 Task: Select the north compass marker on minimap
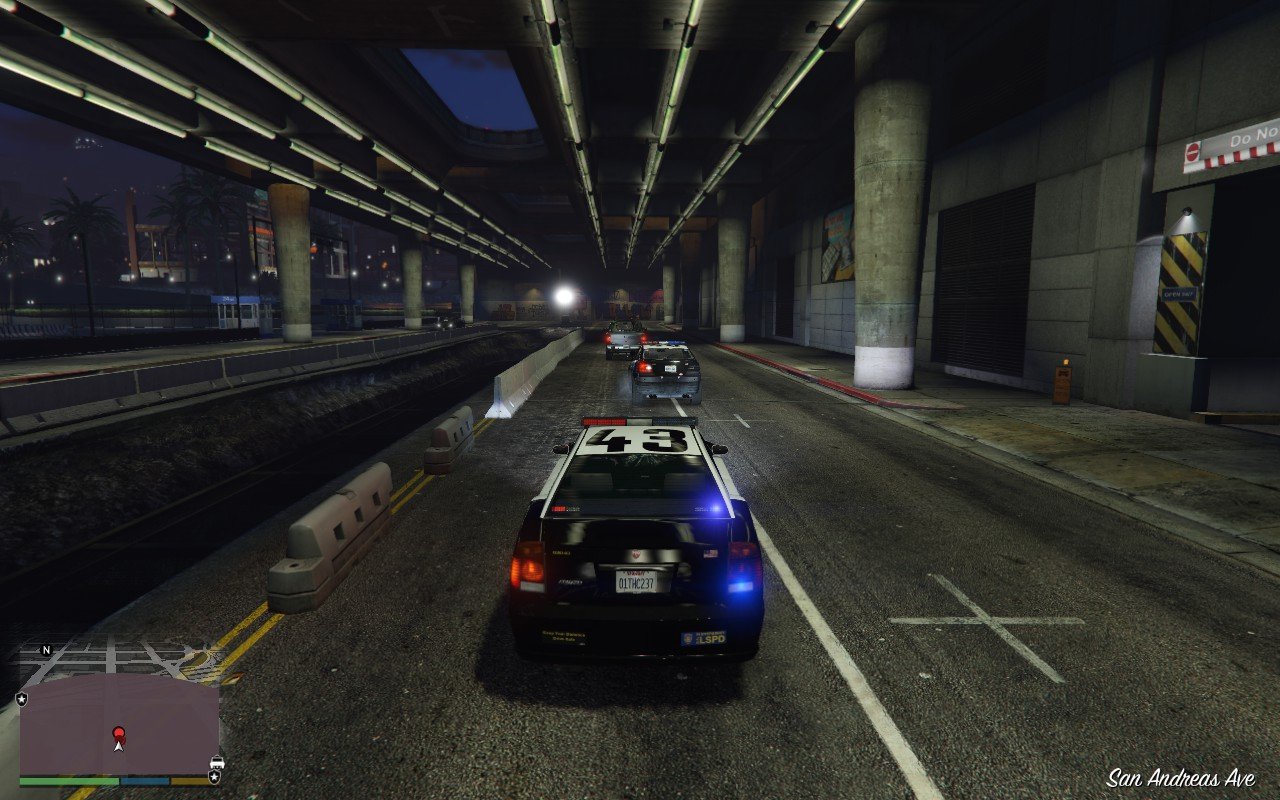46,650
